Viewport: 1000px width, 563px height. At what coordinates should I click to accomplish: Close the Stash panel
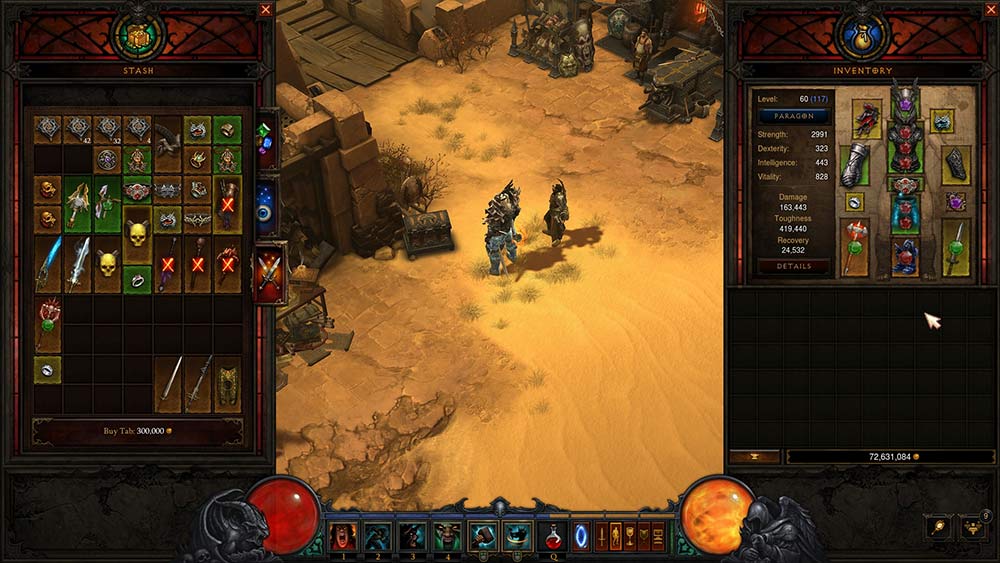[265, 10]
